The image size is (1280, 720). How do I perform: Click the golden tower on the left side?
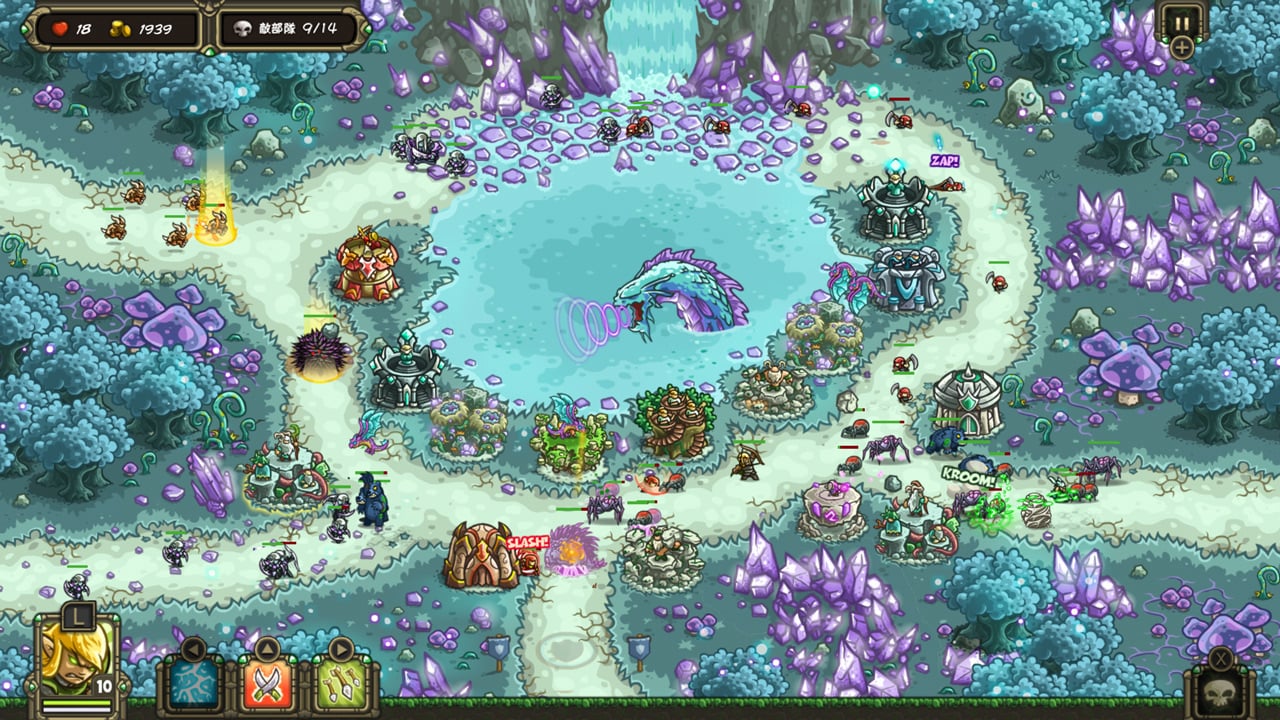click(x=370, y=265)
